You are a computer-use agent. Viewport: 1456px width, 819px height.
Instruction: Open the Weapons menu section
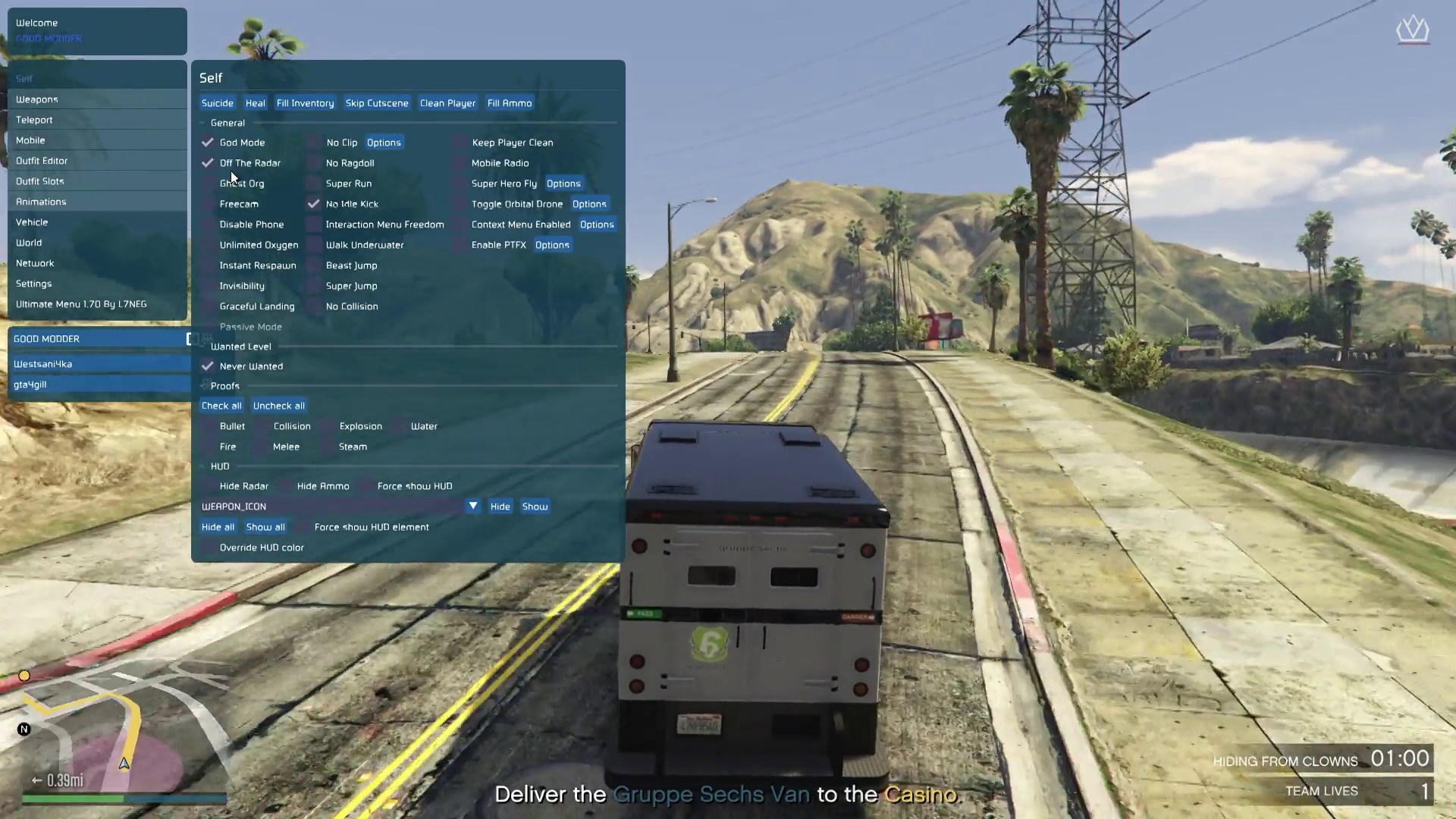[37, 99]
